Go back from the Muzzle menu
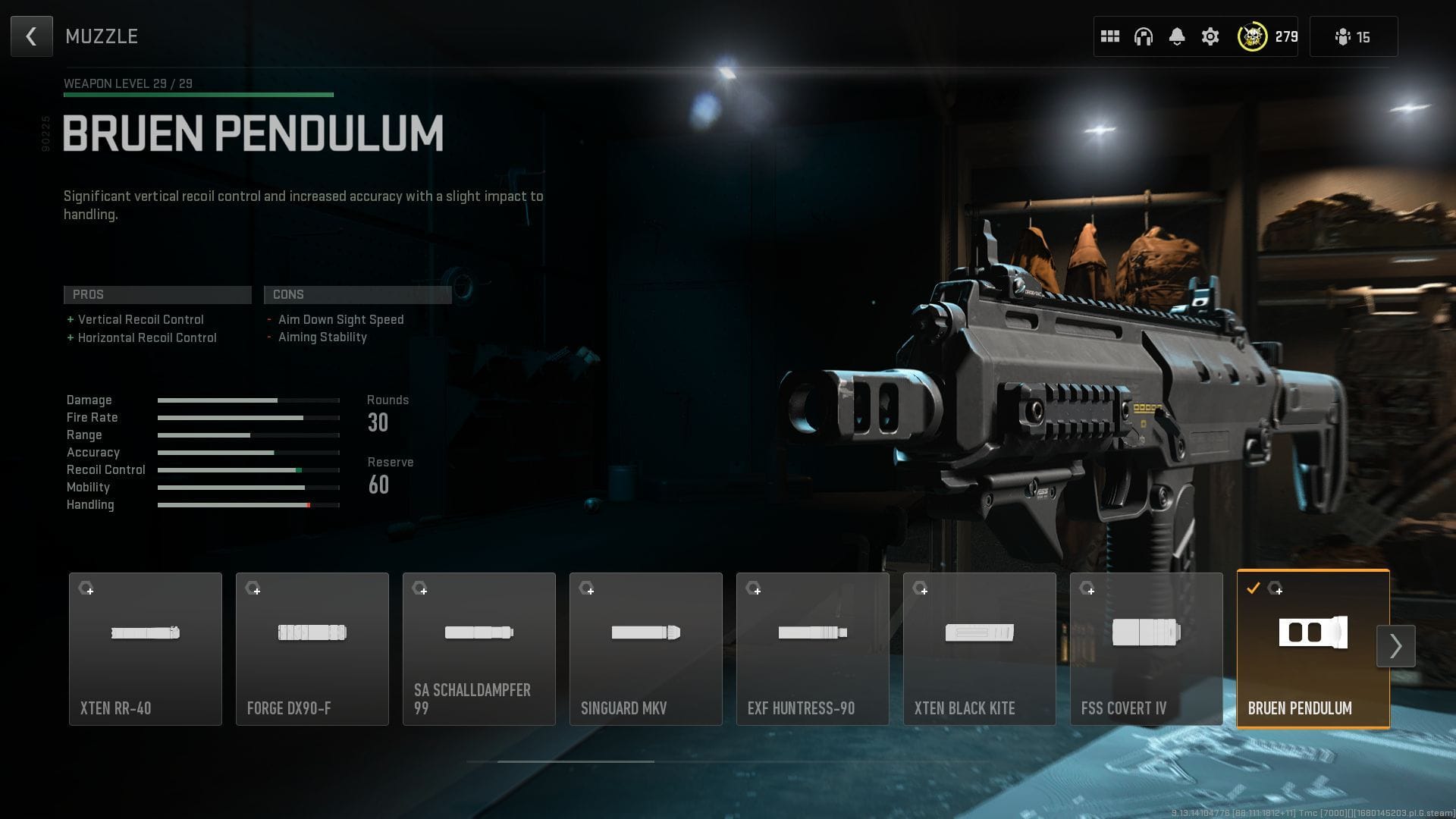The height and width of the screenshot is (819, 1456). pos(32,36)
